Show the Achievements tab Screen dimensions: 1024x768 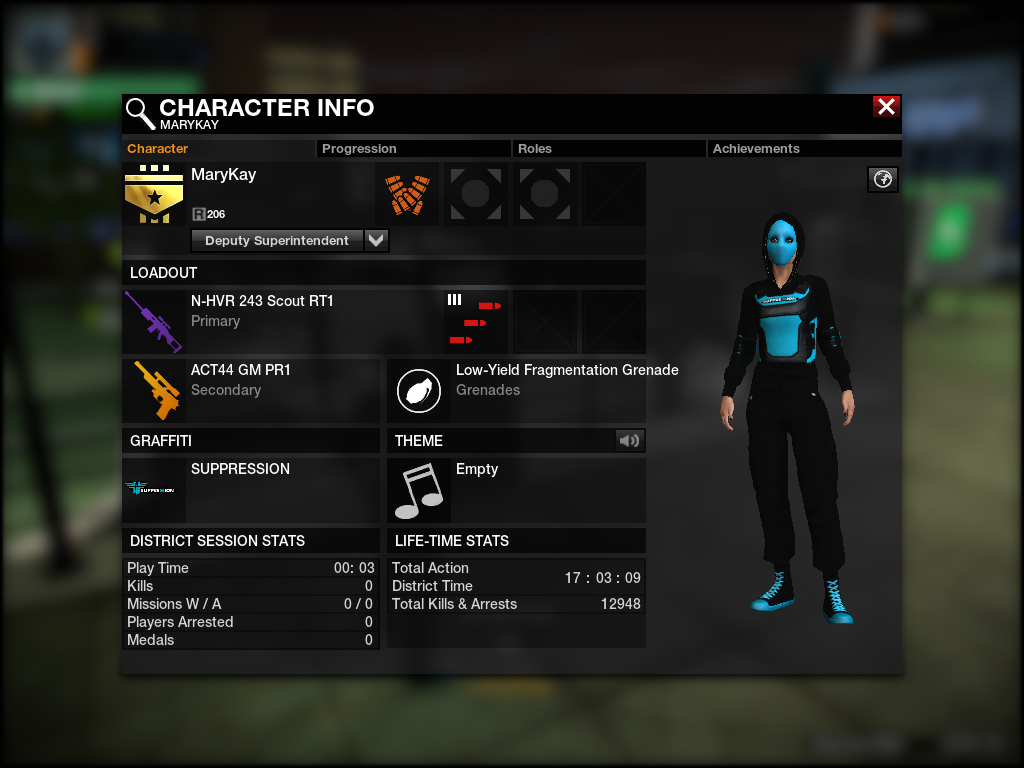[x=756, y=149]
